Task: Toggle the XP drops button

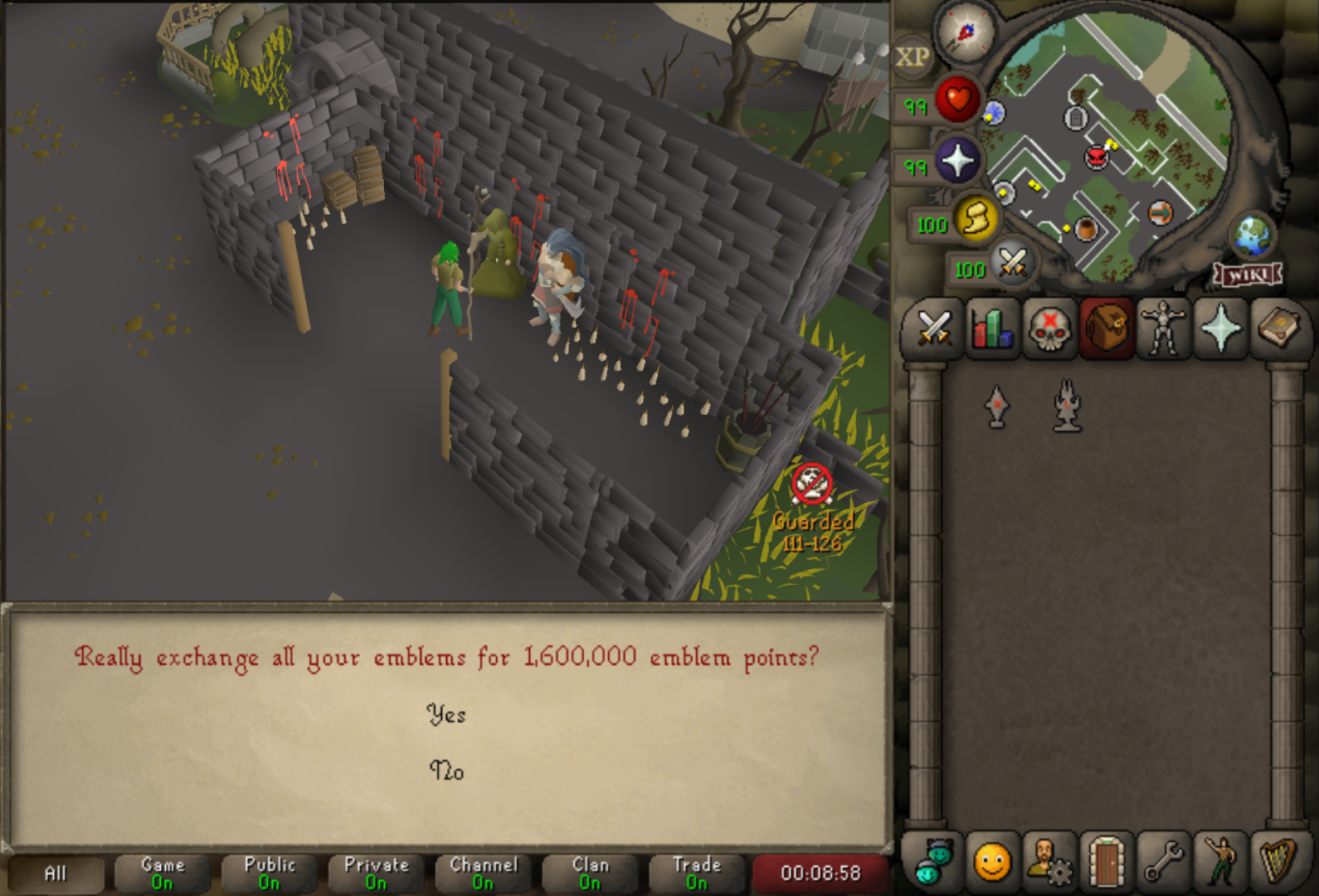Action: pos(913,57)
